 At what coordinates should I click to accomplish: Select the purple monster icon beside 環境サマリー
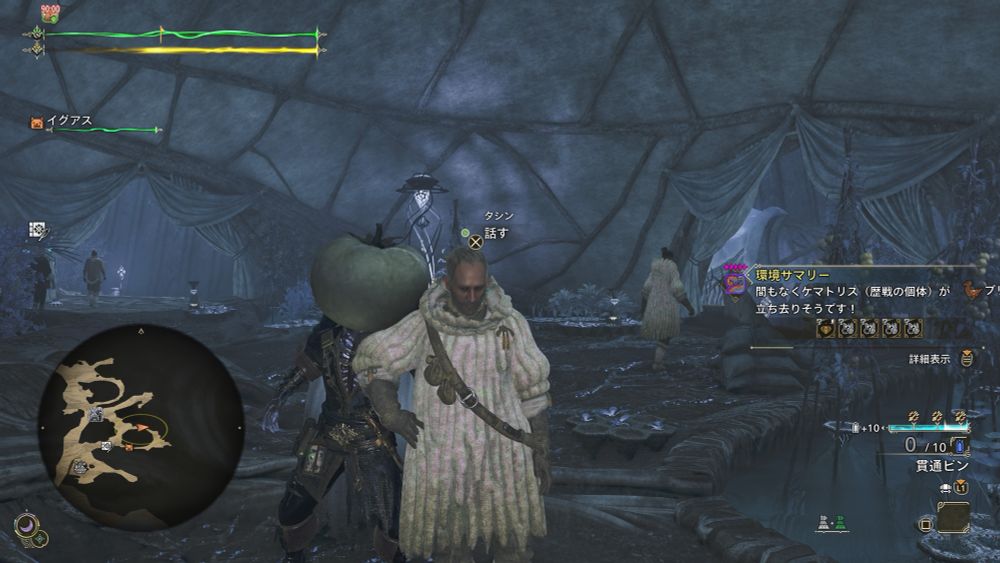click(x=735, y=284)
